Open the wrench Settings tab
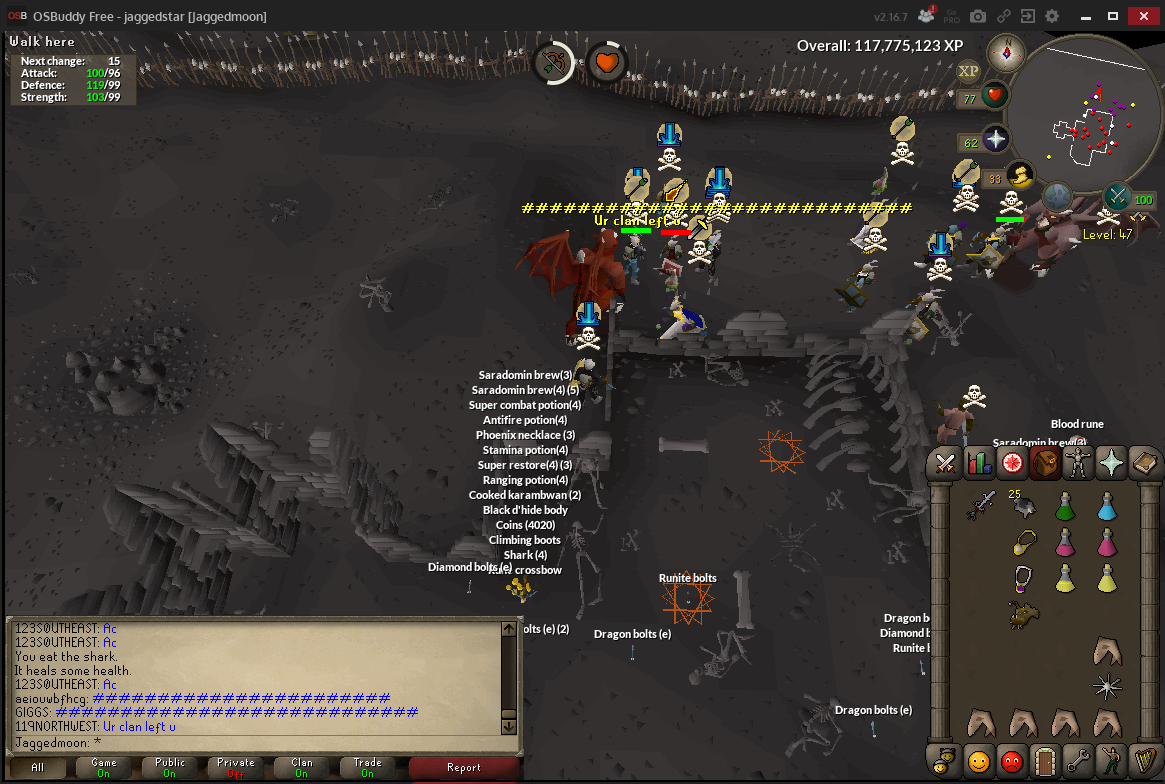Viewport: 1165px width, 784px height. (x=1079, y=760)
